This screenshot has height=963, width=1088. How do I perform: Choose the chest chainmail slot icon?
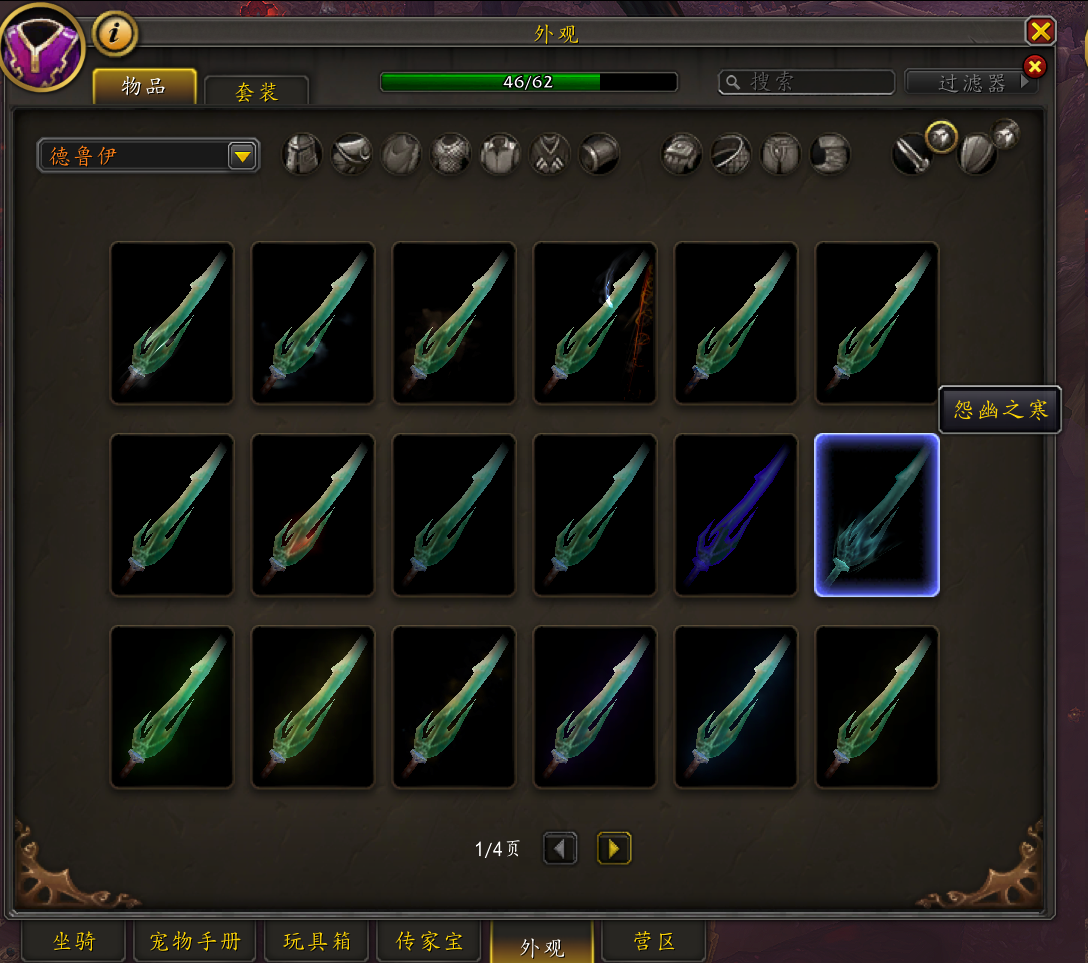pyautogui.click(x=451, y=155)
